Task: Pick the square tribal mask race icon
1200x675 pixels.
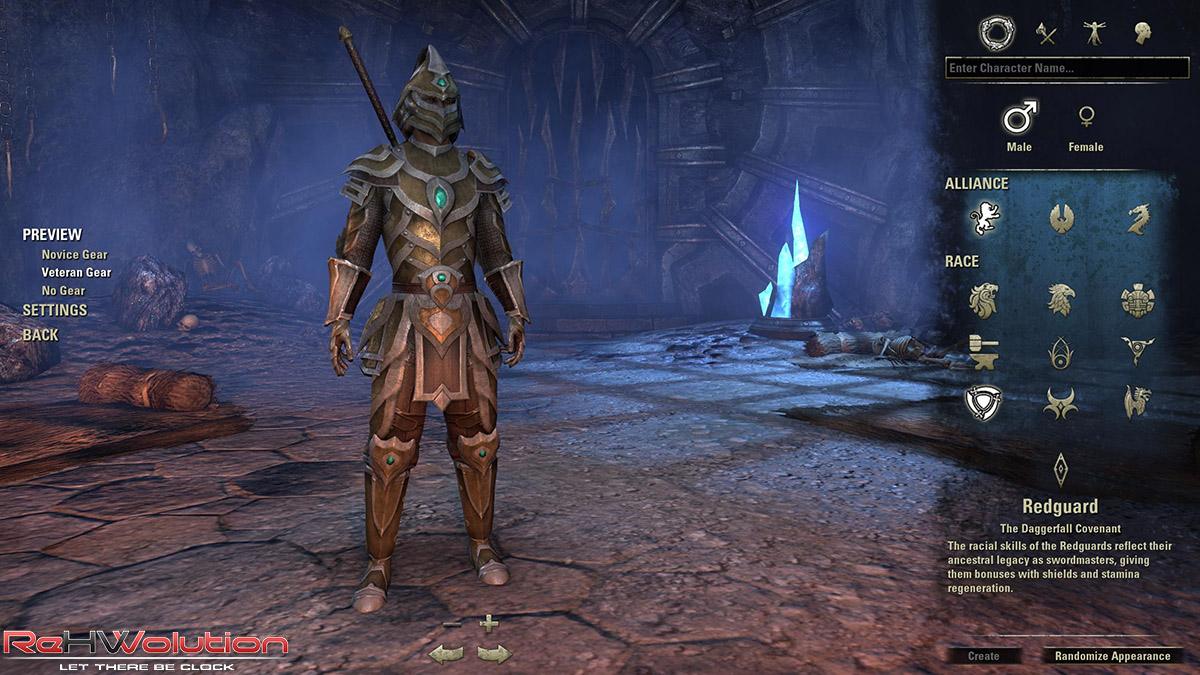Action: [x=1137, y=299]
